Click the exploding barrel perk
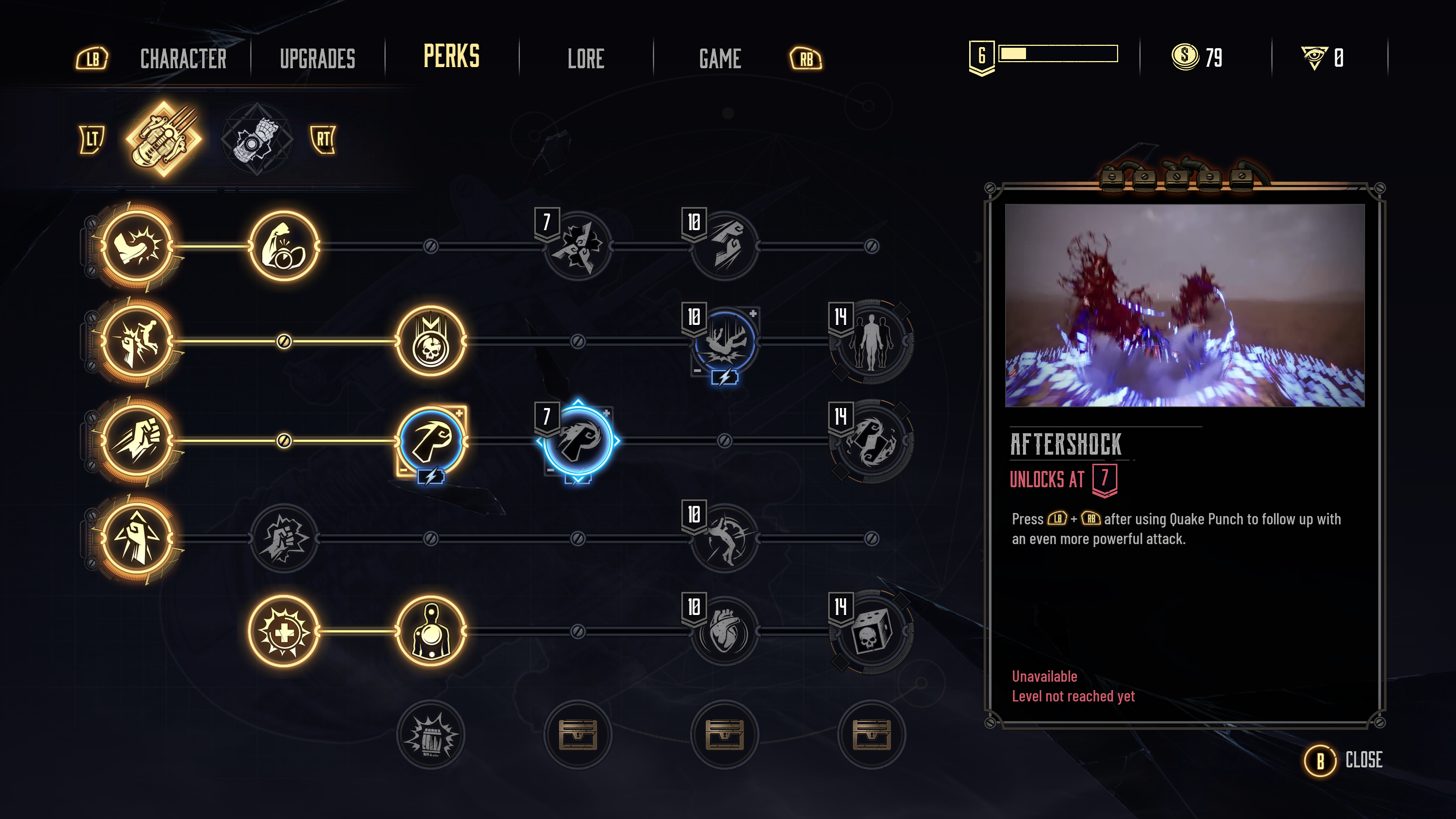 click(431, 734)
